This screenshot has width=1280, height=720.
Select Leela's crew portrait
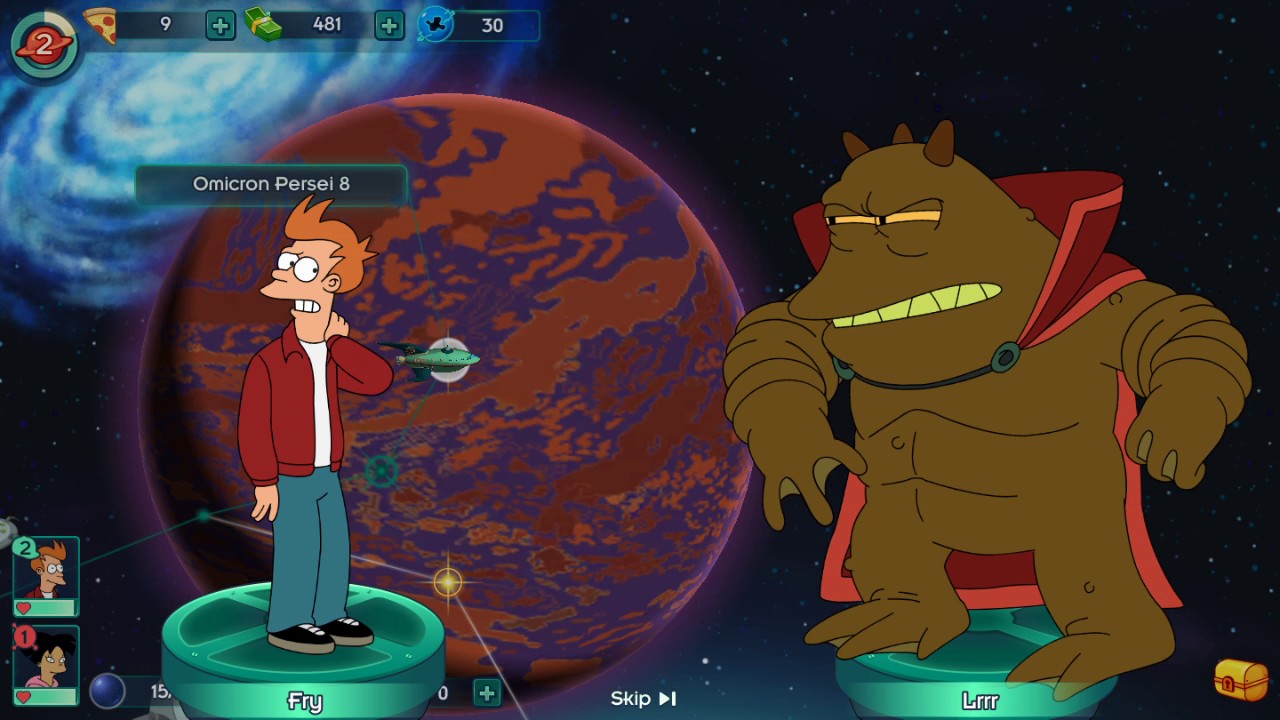46,664
